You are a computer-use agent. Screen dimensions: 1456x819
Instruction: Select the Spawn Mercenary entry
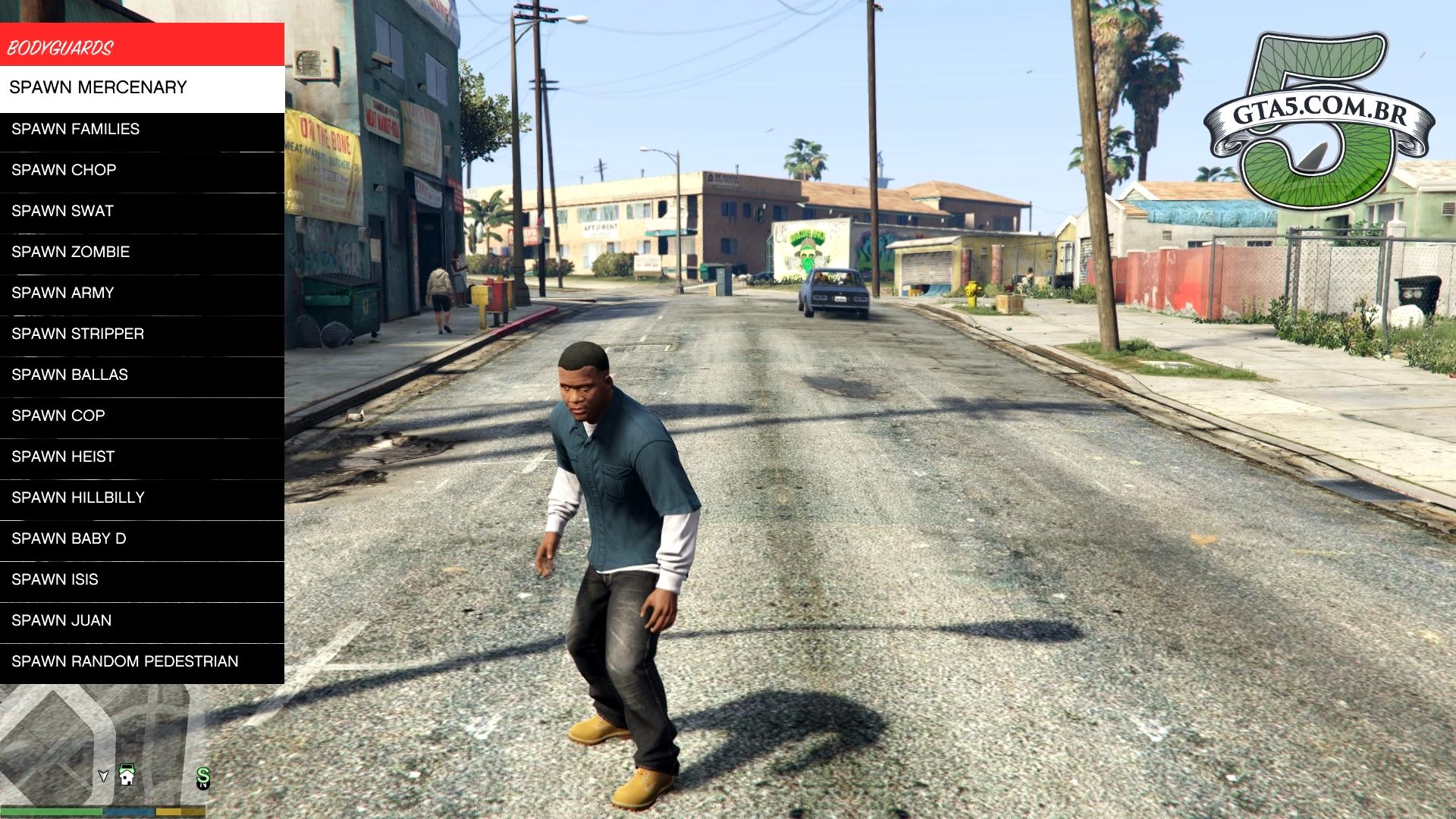pyautogui.click(x=142, y=88)
